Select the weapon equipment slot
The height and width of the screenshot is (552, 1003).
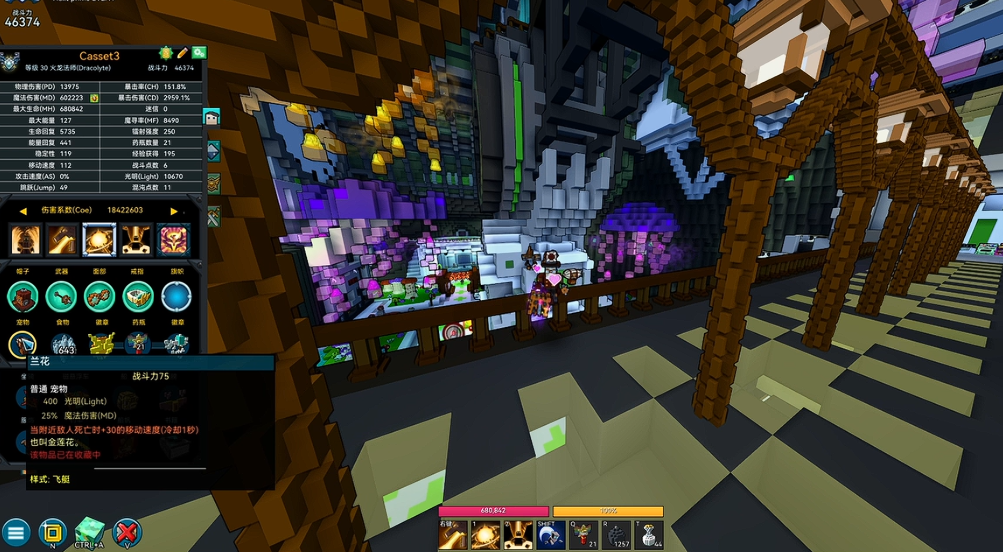pyautogui.click(x=61, y=296)
